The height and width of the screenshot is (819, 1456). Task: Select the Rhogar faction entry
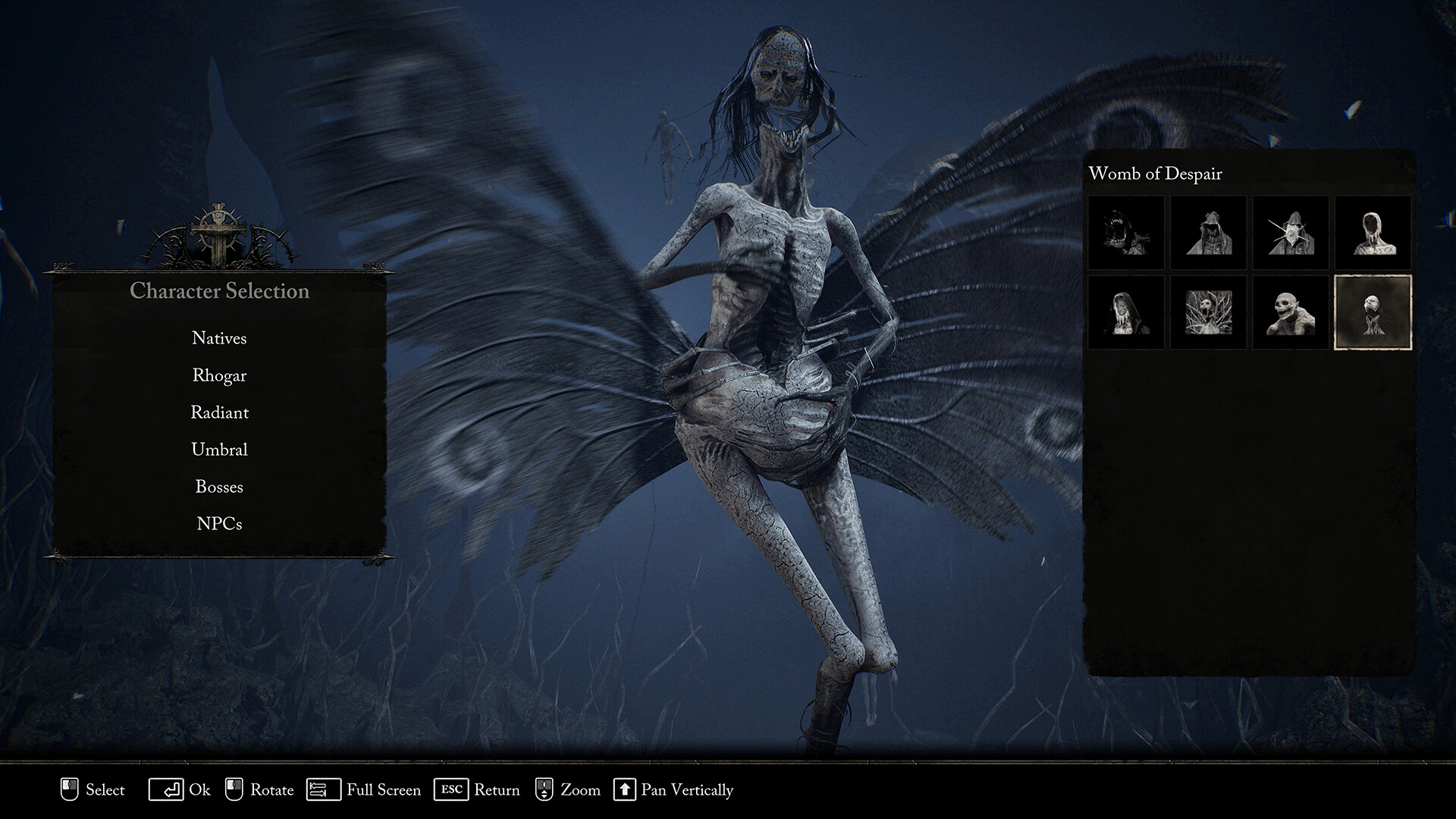(x=219, y=375)
